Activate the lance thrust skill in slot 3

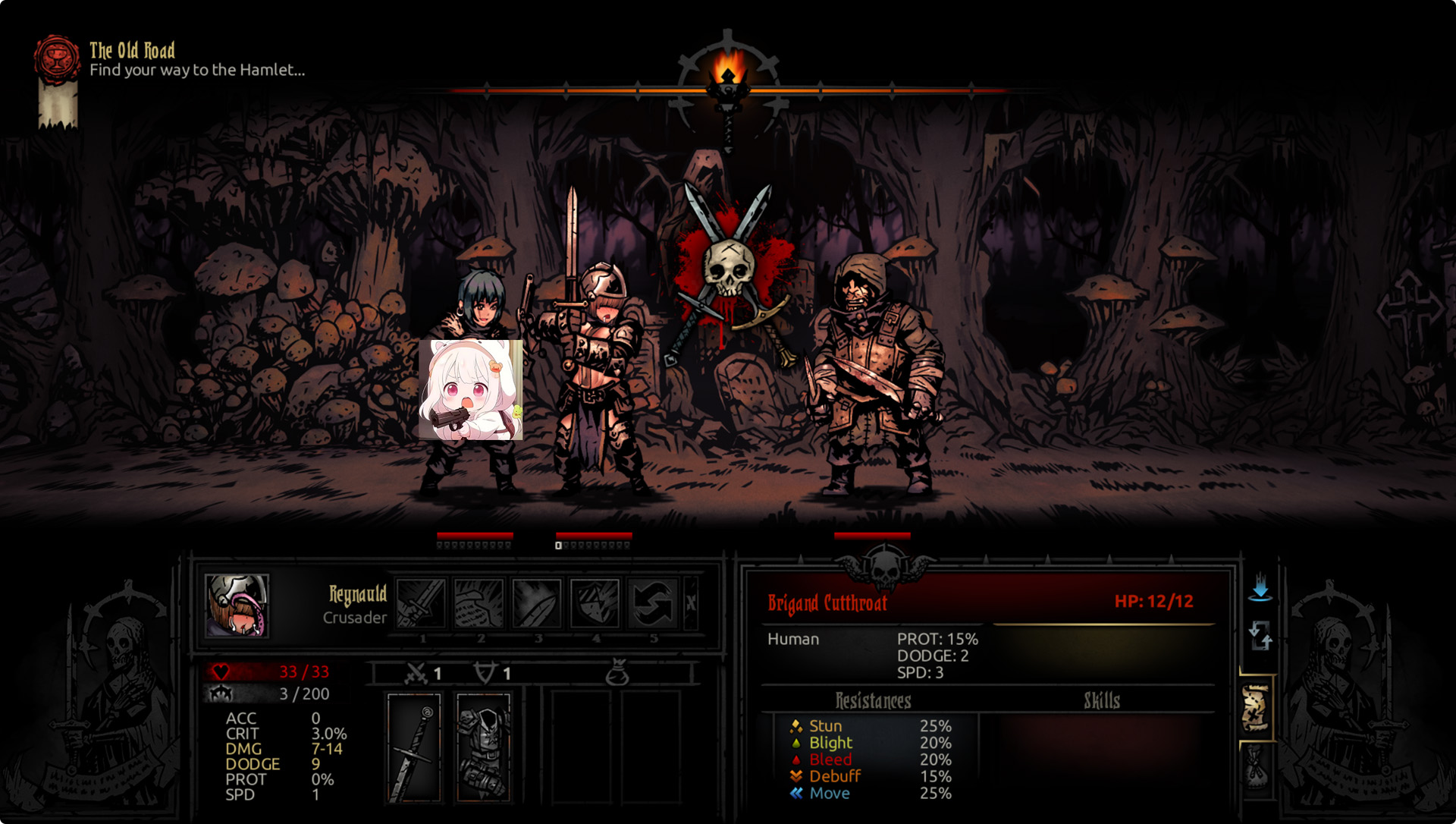(536, 603)
